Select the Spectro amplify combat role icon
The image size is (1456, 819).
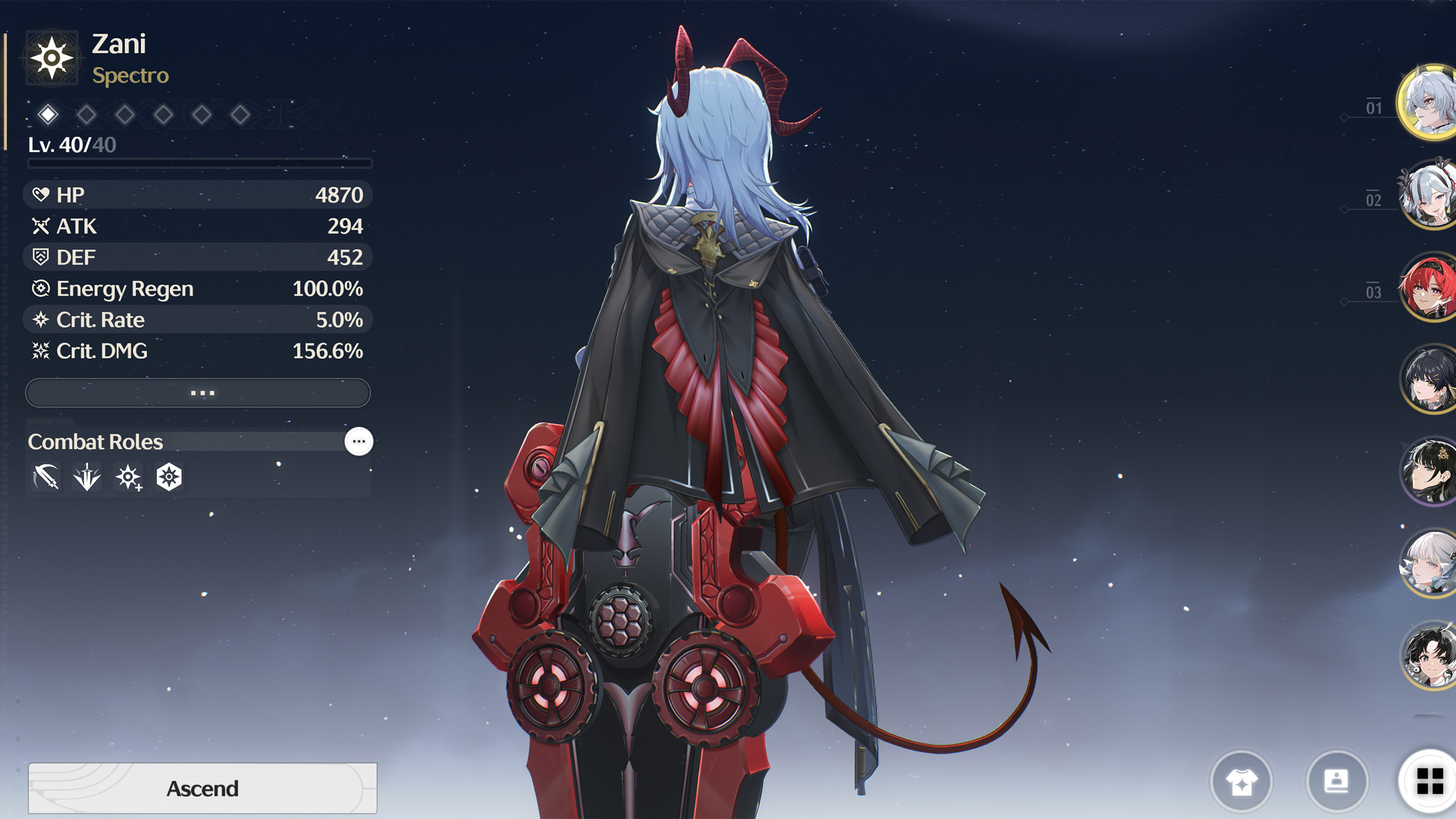(127, 477)
